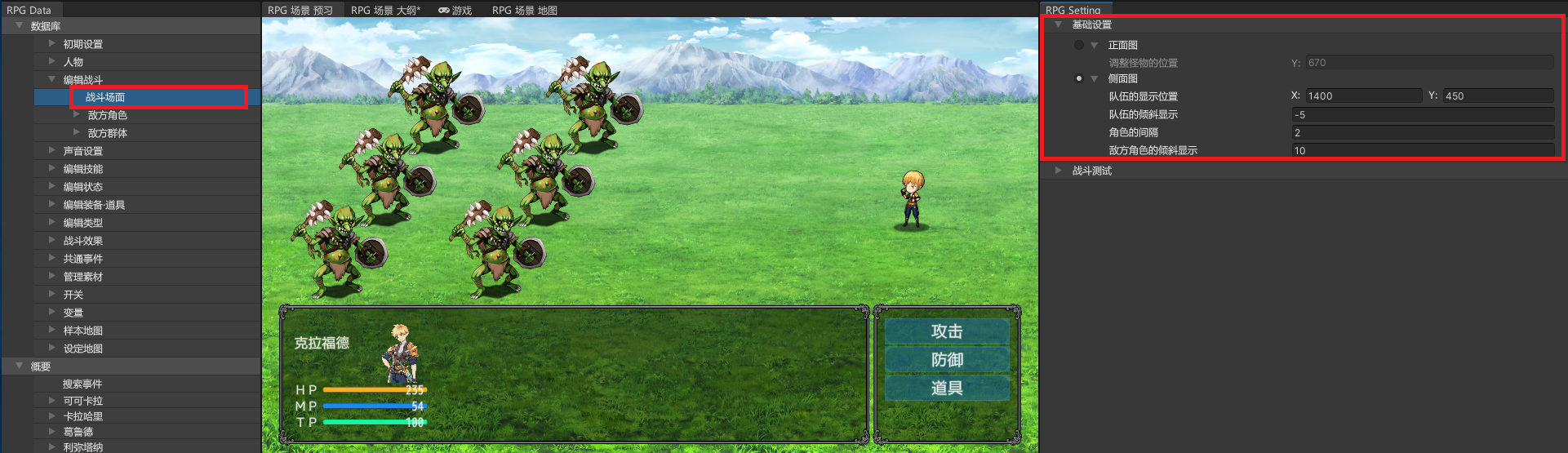
Task: Click the 角色的间隔 value field
Action: pos(1422,132)
